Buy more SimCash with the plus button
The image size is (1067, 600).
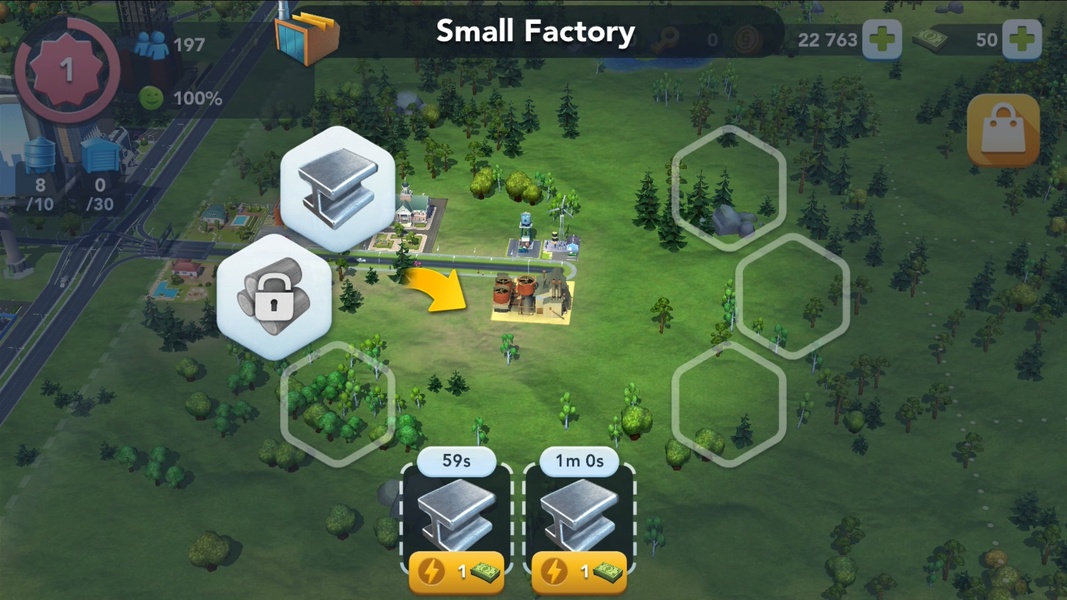pyautogui.click(x=1020, y=40)
